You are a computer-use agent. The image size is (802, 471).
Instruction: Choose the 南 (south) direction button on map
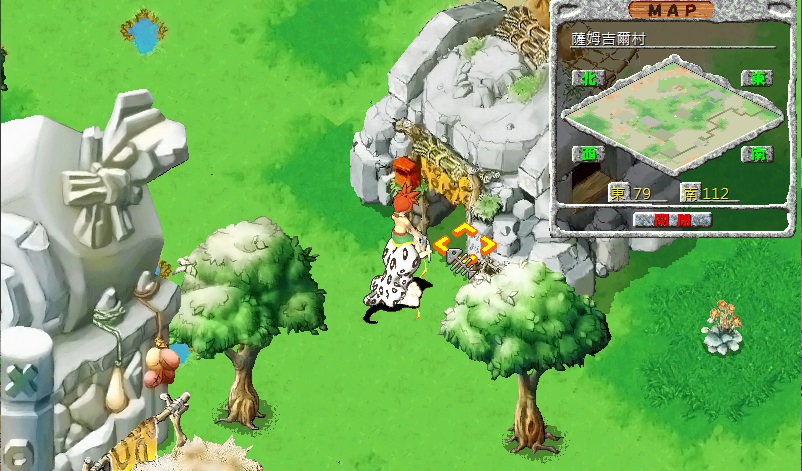[753, 154]
